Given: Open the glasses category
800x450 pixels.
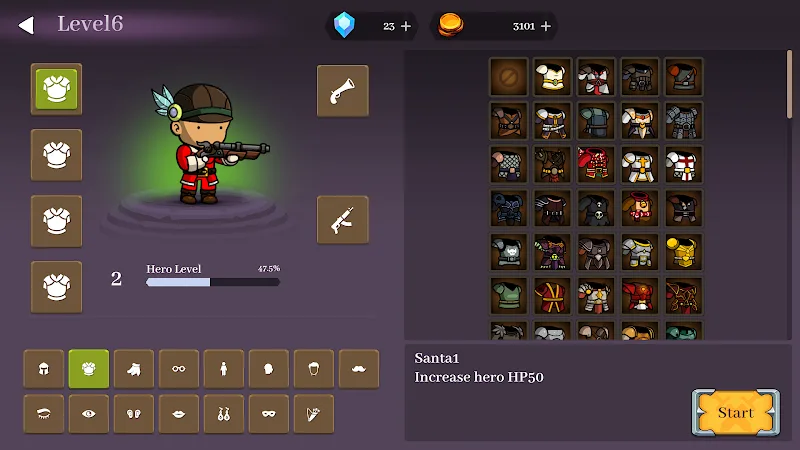Looking at the screenshot, I should [x=179, y=369].
